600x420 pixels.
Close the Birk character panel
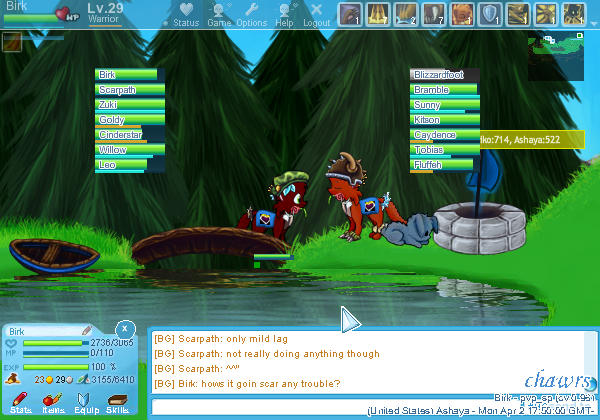[x=123, y=328]
